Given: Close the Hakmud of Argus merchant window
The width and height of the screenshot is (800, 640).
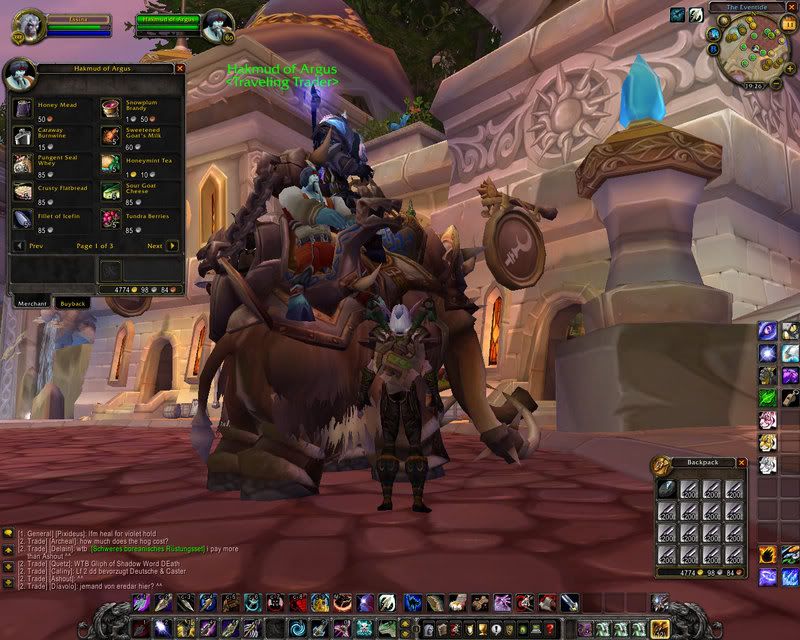Looking at the screenshot, I should [x=180, y=68].
